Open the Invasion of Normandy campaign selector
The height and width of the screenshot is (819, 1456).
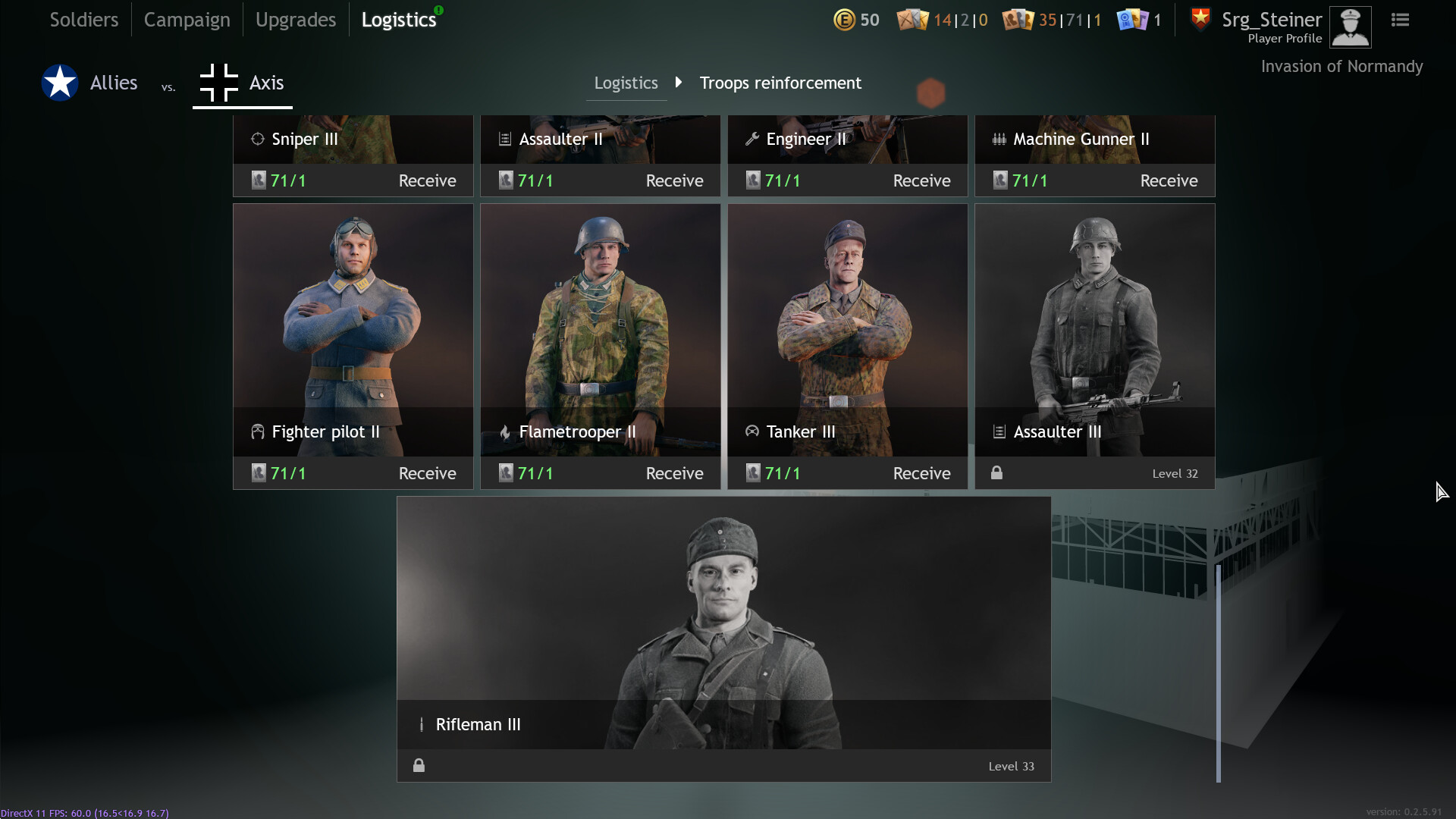point(1341,67)
